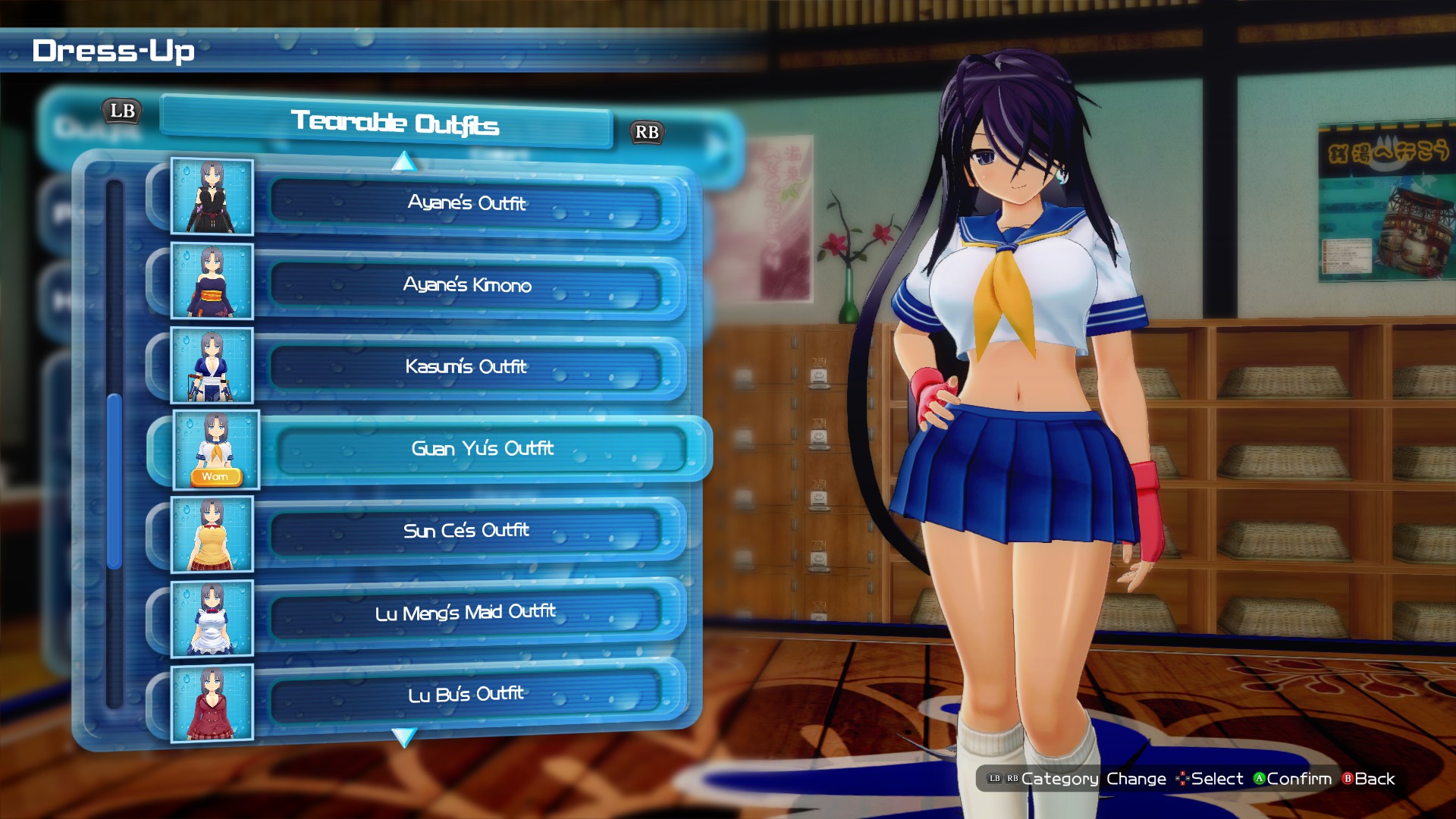Switch to the Dress-Up tab header
The height and width of the screenshot is (819, 1456).
tap(114, 52)
